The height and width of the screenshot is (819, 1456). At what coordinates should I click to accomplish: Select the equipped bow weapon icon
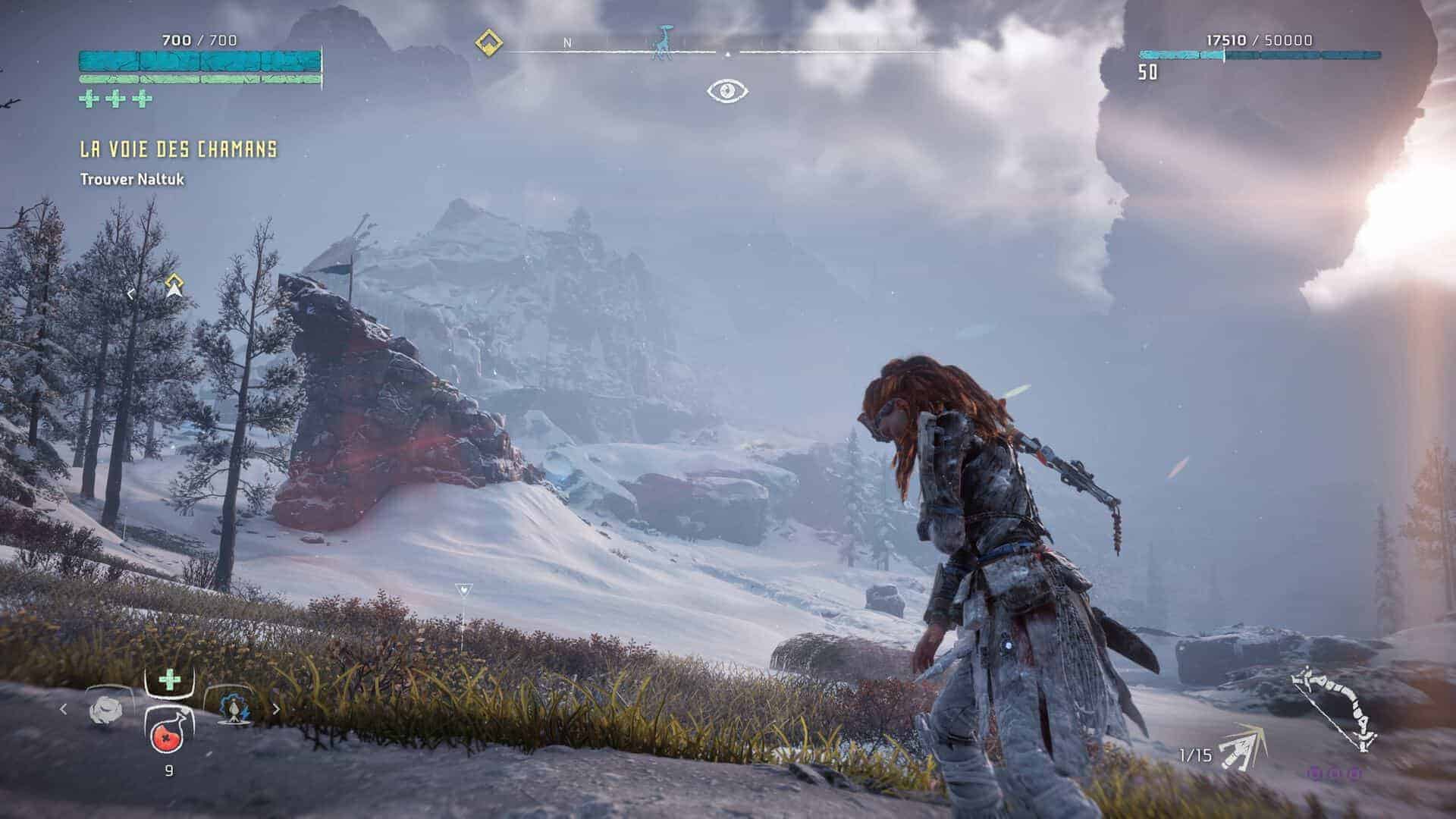click(x=1335, y=708)
